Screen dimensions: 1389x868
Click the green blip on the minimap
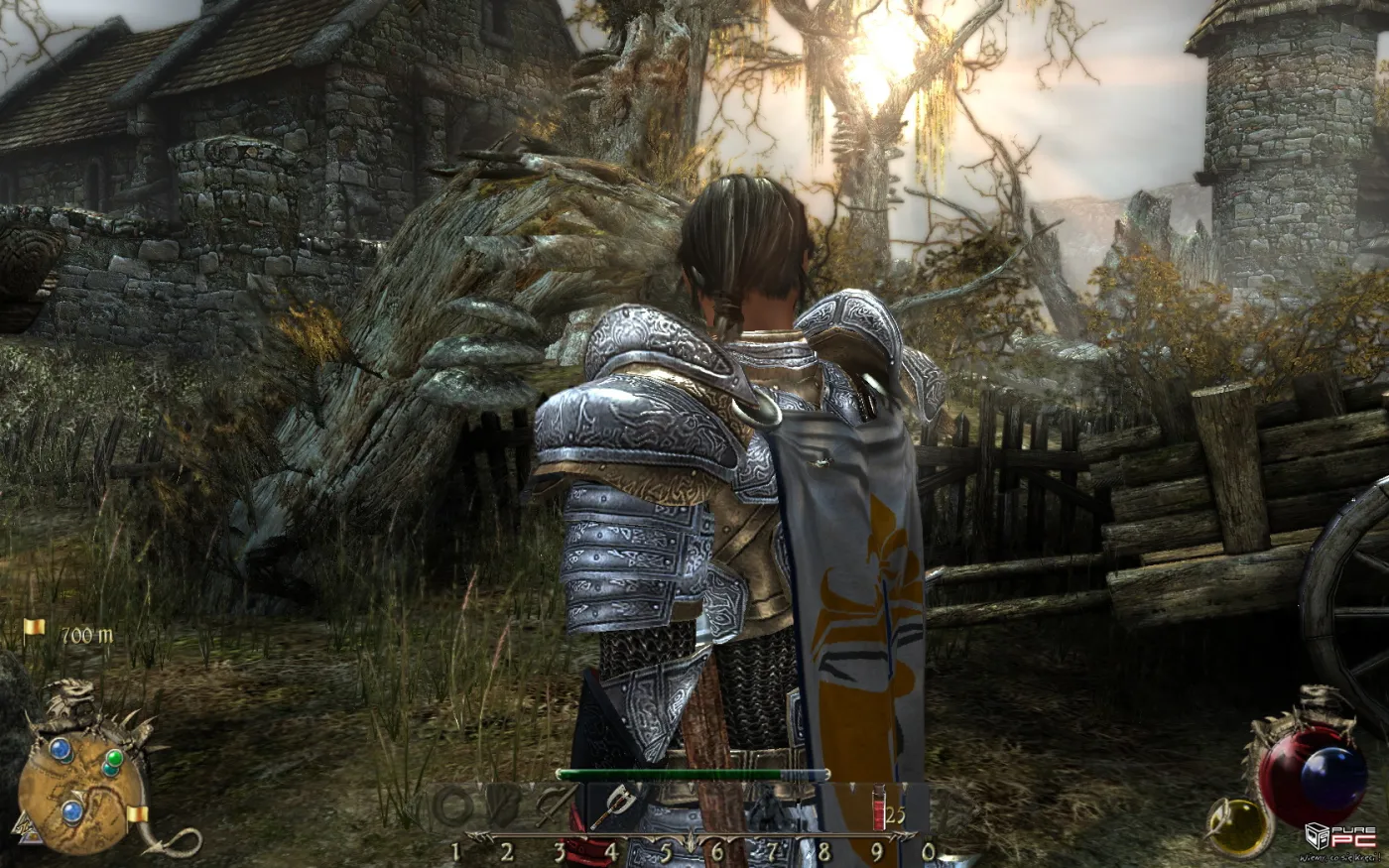click(x=114, y=758)
